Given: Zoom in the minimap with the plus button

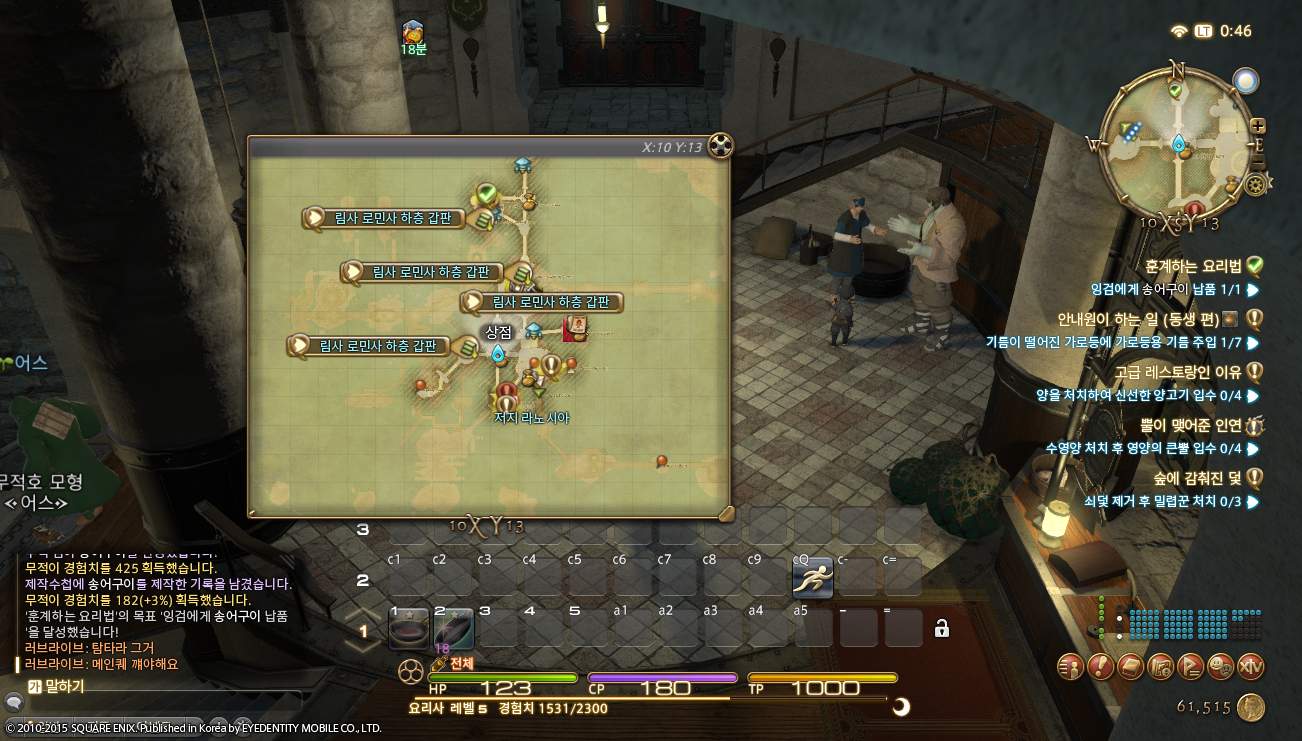Looking at the screenshot, I should pos(1258,127).
